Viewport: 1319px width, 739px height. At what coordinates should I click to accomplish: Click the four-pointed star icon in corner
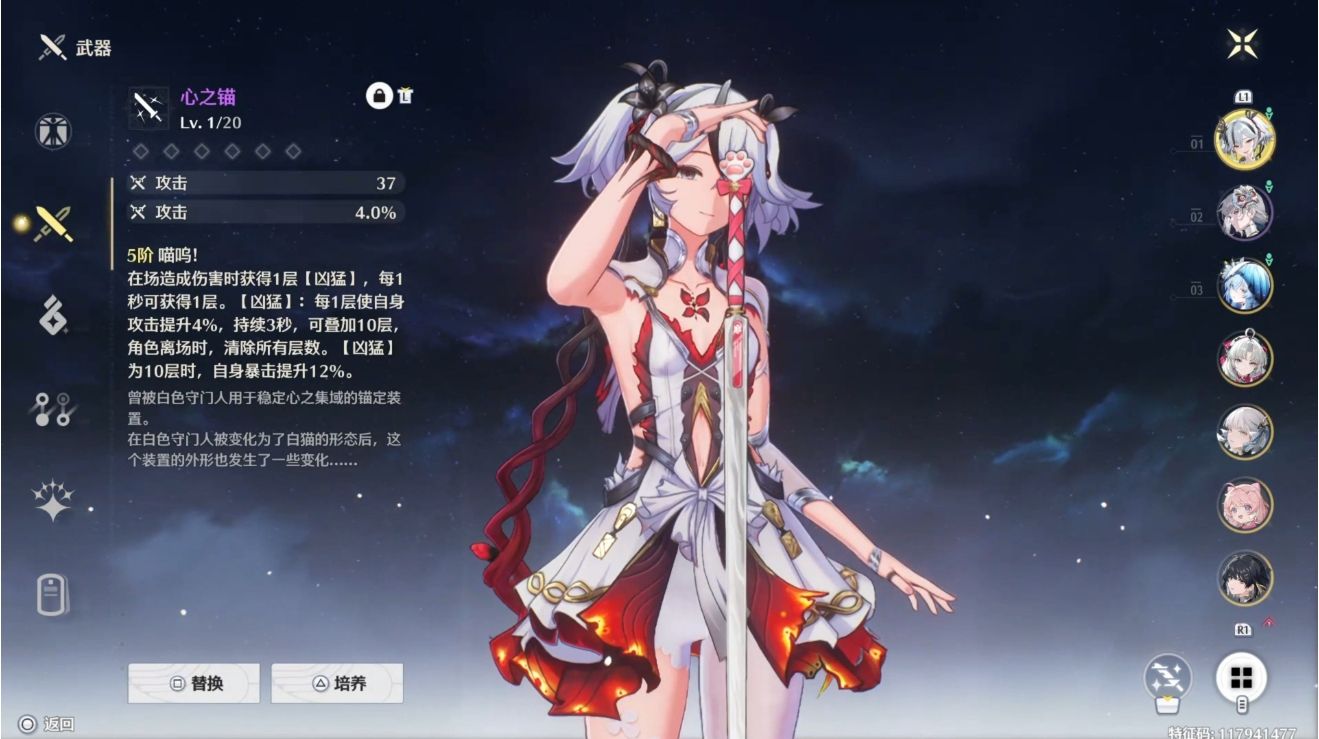point(1243,44)
